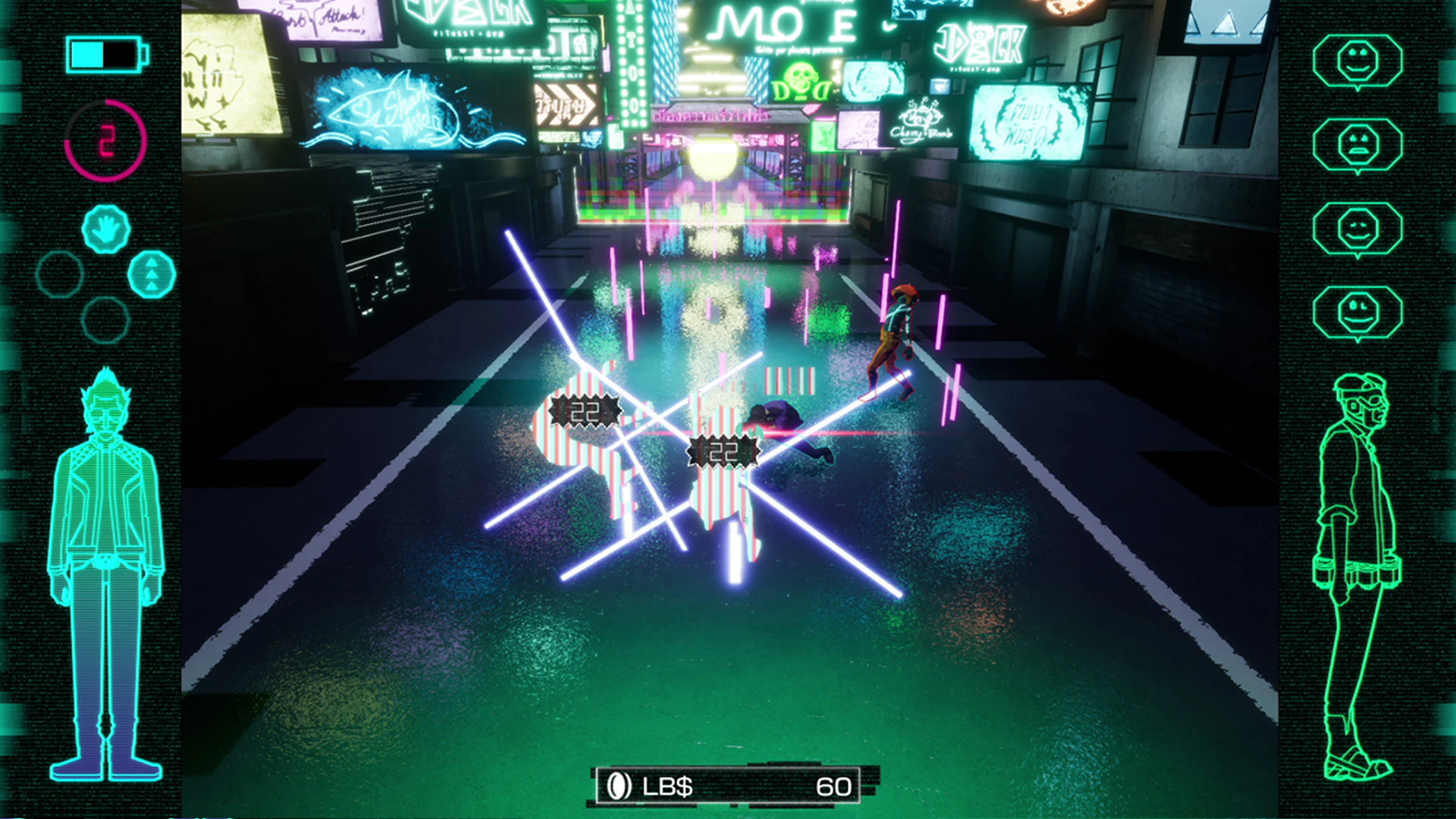Screen dimensions: 1456x819
Task: Click the battery charge indicator
Action: [105, 54]
